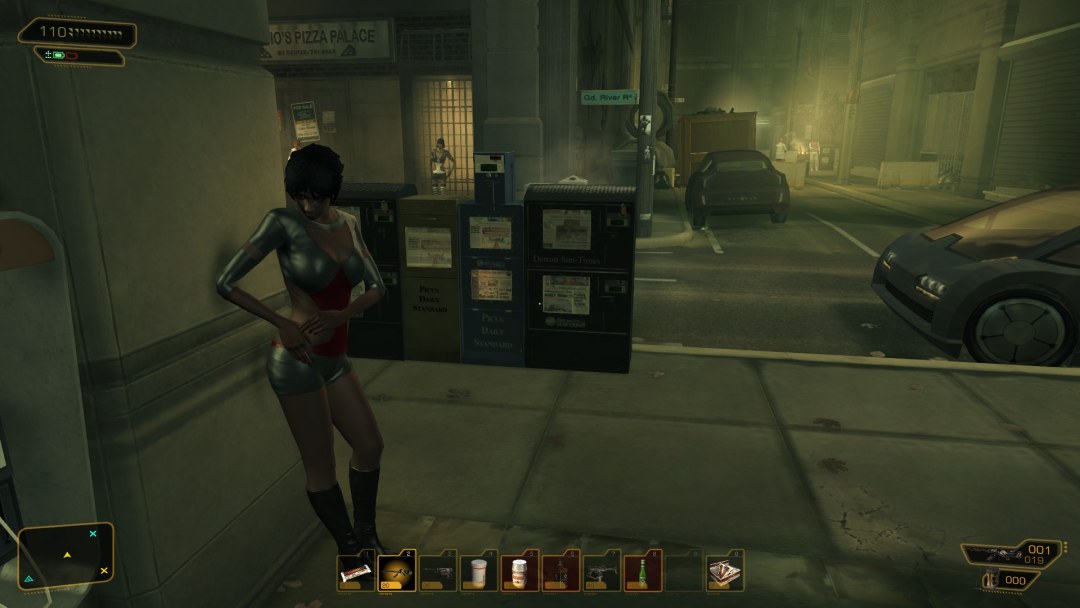The height and width of the screenshot is (608, 1080).
Task: Click the radar minimap panel
Action: click(65, 555)
